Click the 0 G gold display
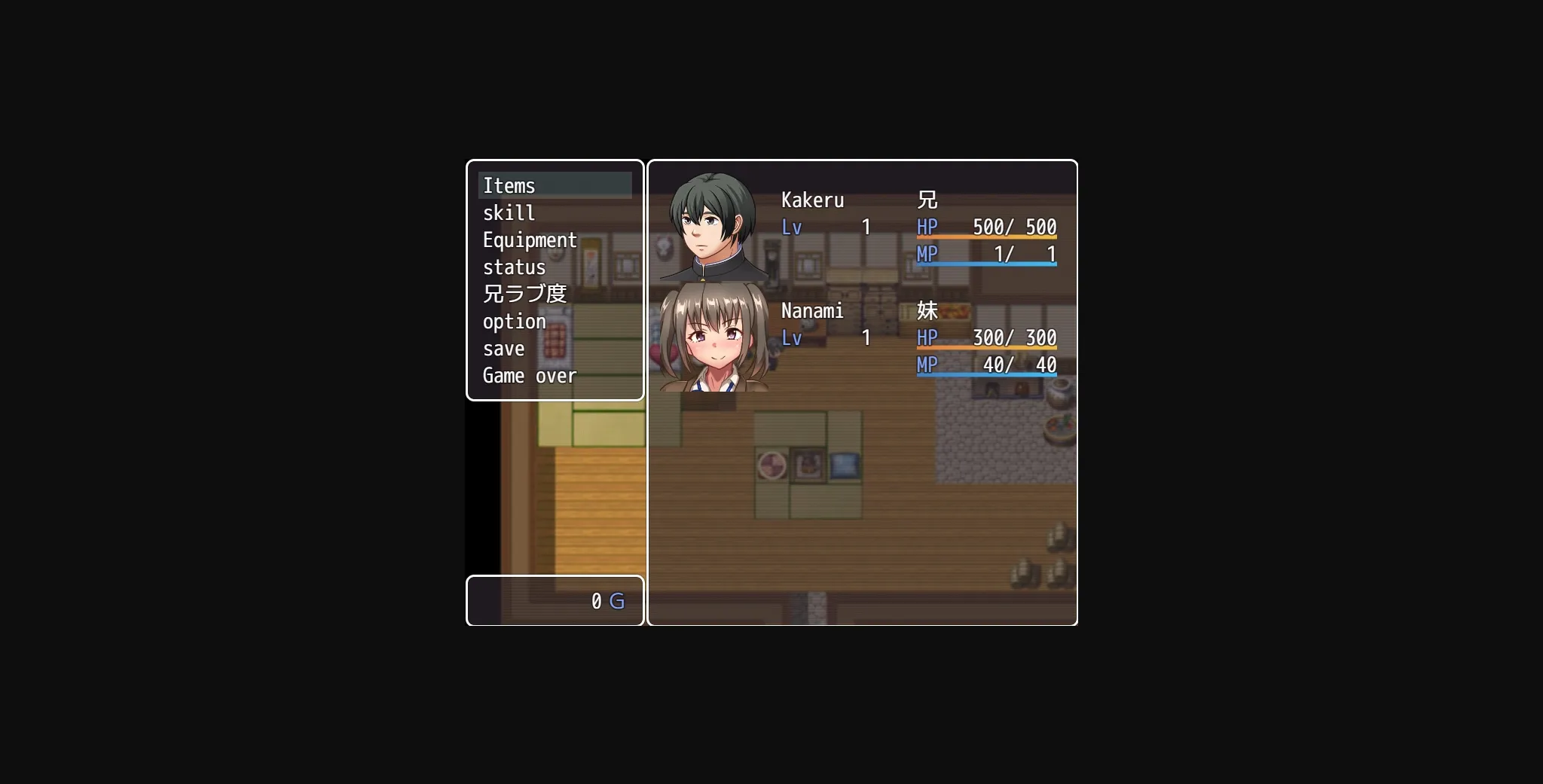Viewport: 1543px width, 784px height. (x=605, y=600)
